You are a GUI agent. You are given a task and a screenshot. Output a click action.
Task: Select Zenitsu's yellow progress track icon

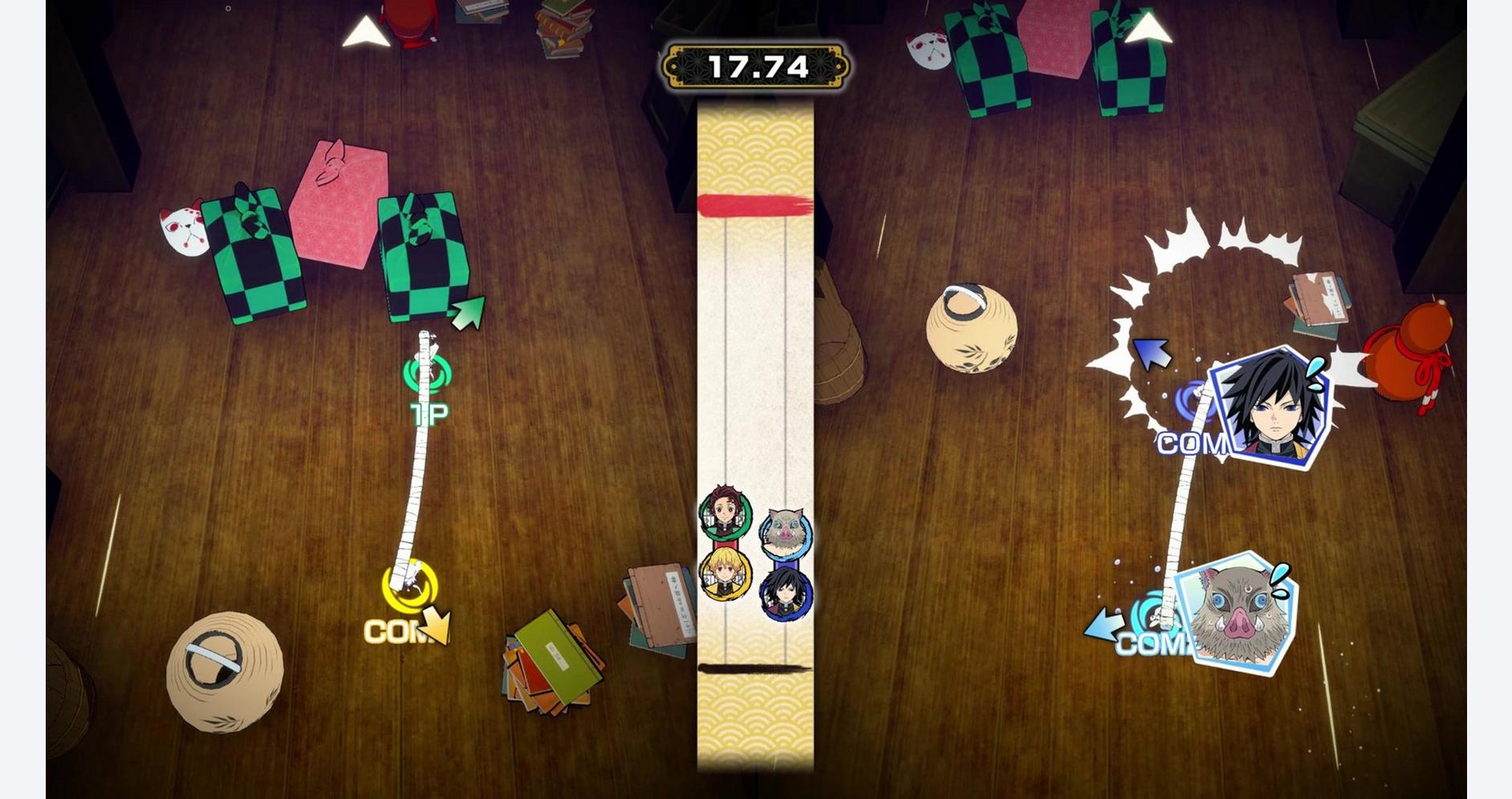click(x=725, y=574)
